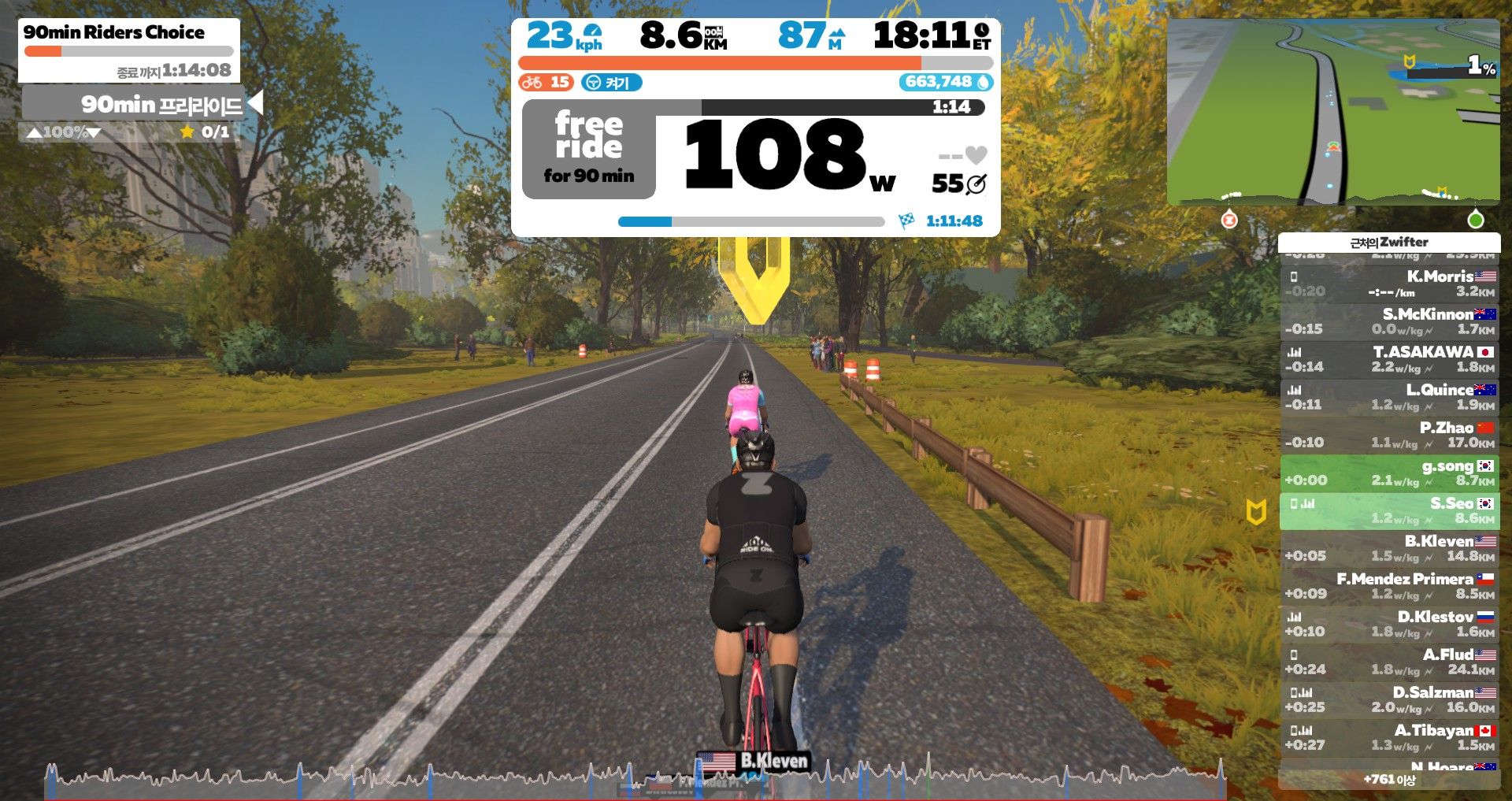Pick L.Quince in the nearby Zwifter list
1512x801 pixels.
pyautogui.click(x=1389, y=397)
